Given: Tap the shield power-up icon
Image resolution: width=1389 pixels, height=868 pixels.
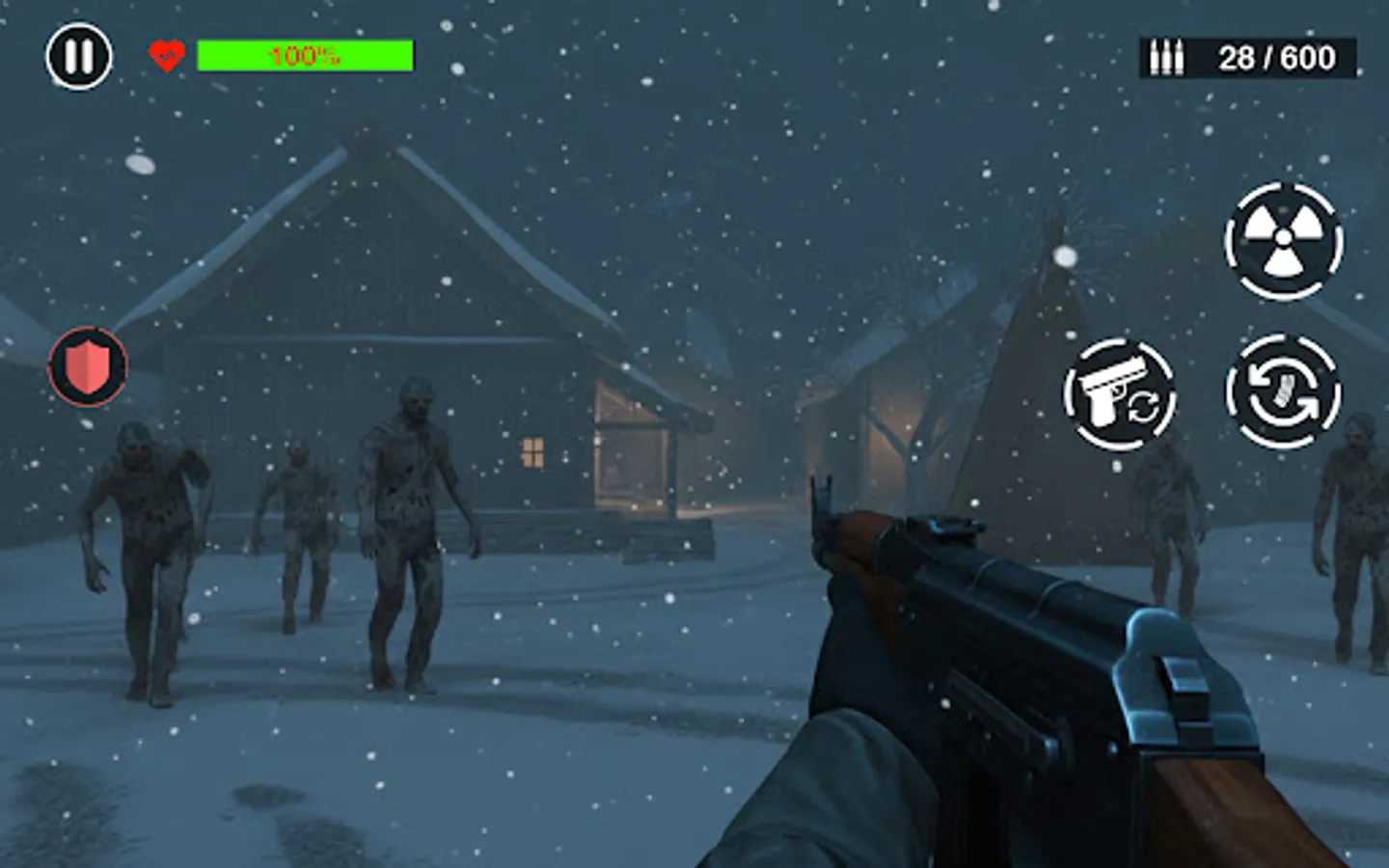Looking at the screenshot, I should 87,366.
